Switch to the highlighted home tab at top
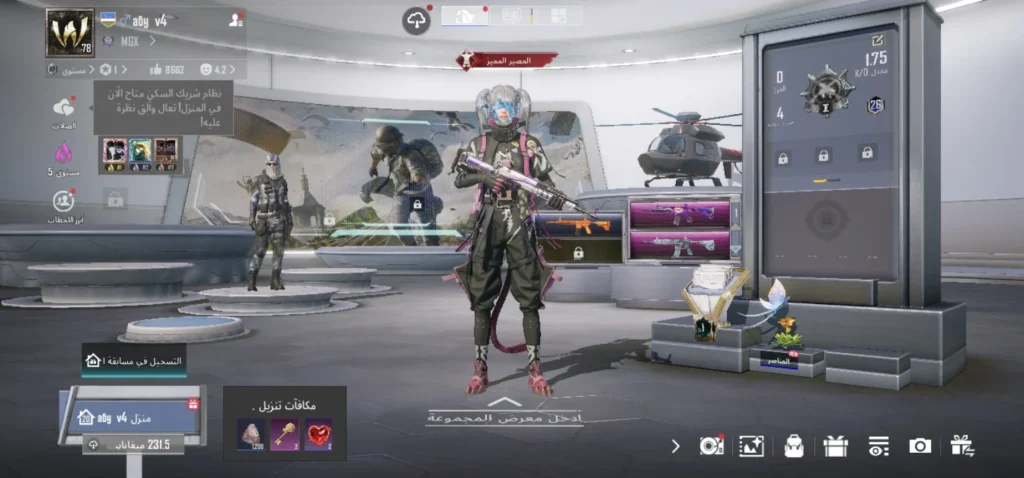The width and height of the screenshot is (1024, 478). pyautogui.click(x=464, y=16)
